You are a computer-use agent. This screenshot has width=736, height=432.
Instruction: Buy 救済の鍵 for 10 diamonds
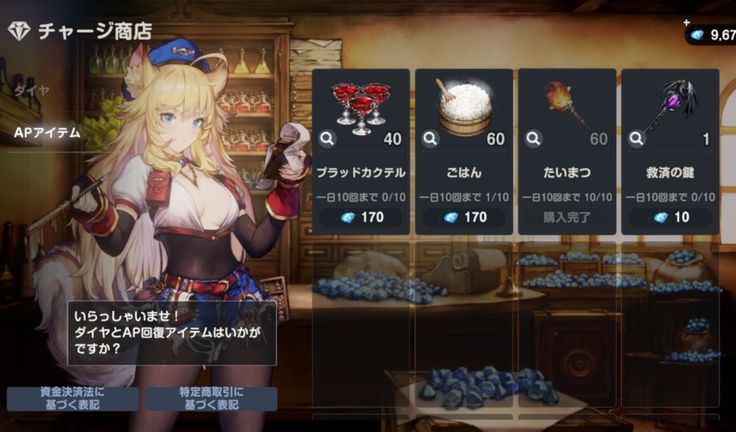click(x=669, y=217)
